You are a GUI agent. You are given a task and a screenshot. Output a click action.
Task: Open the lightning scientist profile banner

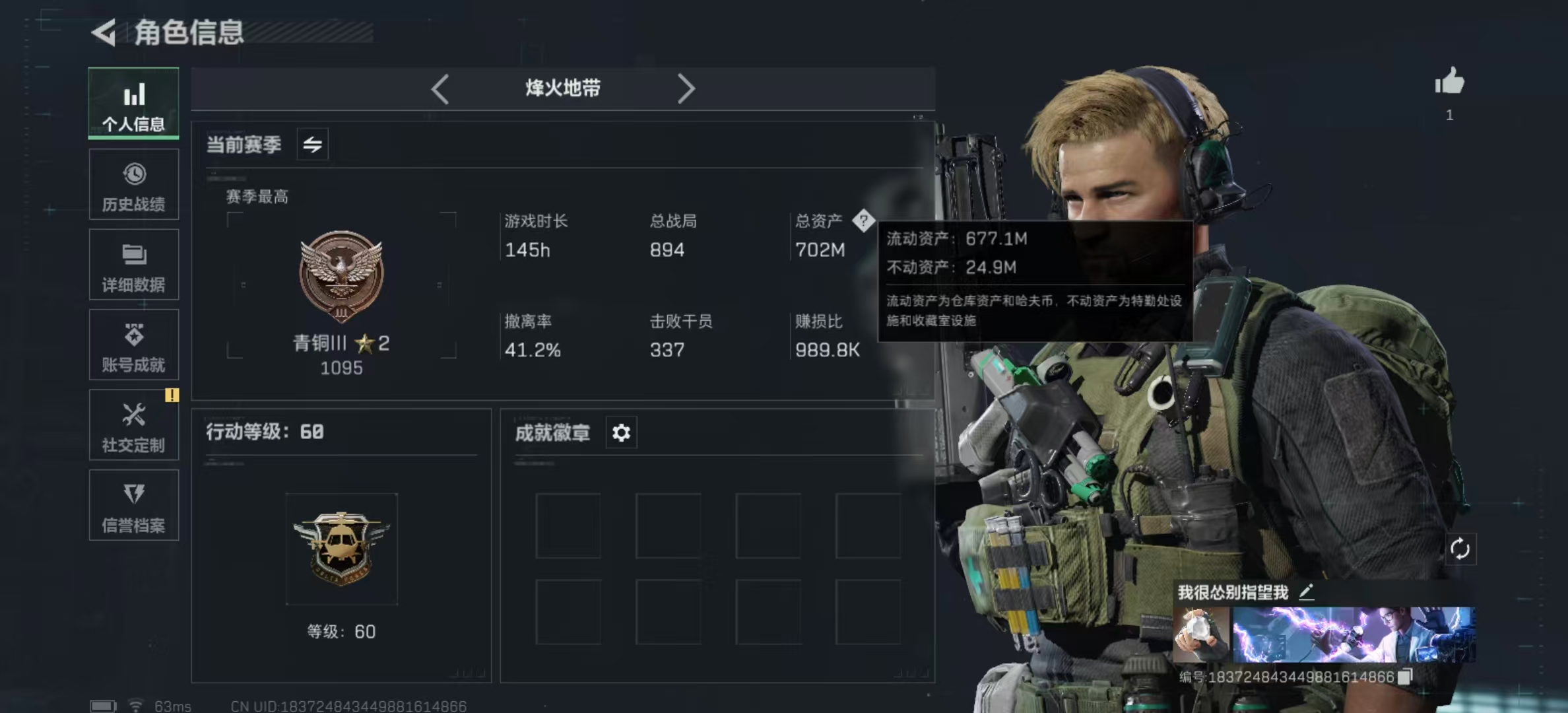coord(1354,634)
